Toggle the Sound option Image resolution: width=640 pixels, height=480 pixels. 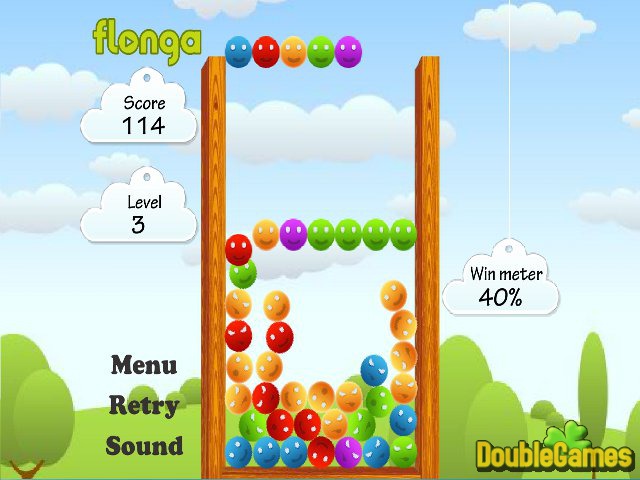[x=144, y=446]
